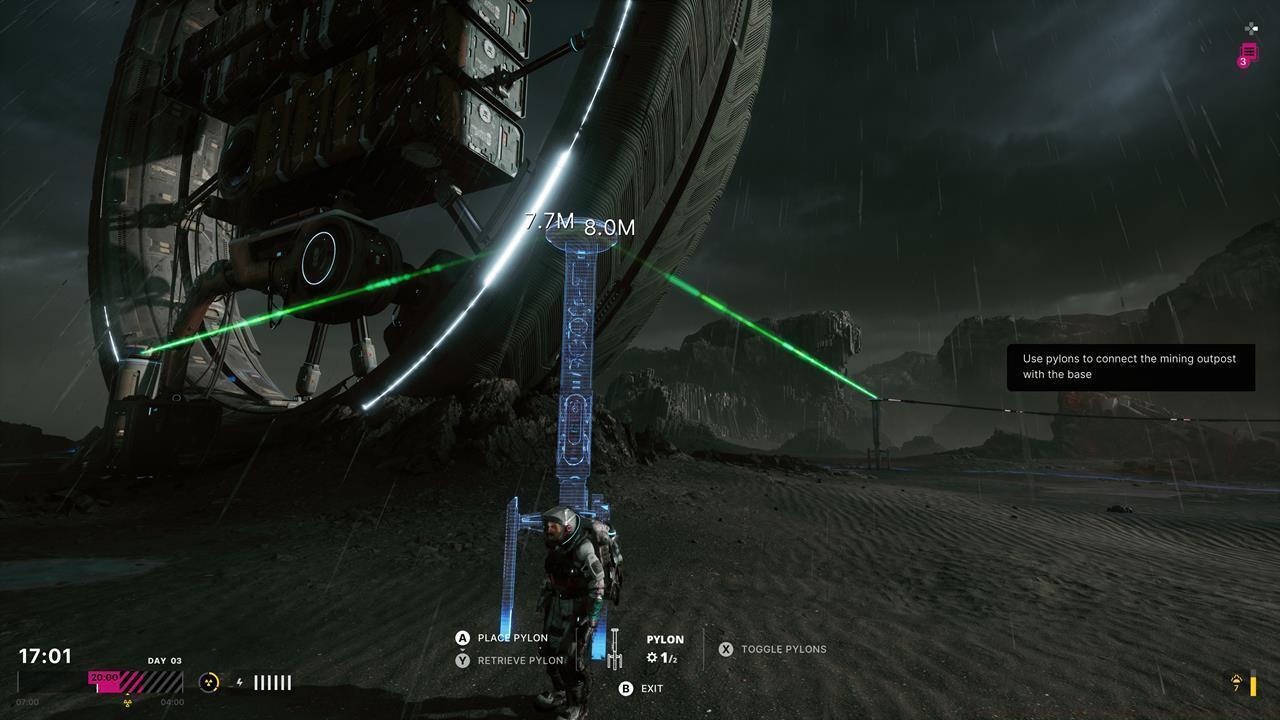Click the yellow radiation symbol under the timeline
Image resolution: width=1280 pixels, height=720 pixels.
(x=126, y=702)
